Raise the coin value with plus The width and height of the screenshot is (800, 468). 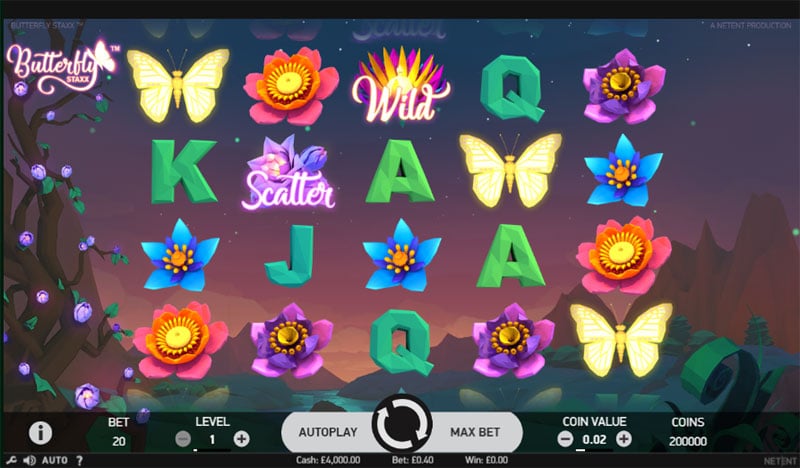[624, 438]
